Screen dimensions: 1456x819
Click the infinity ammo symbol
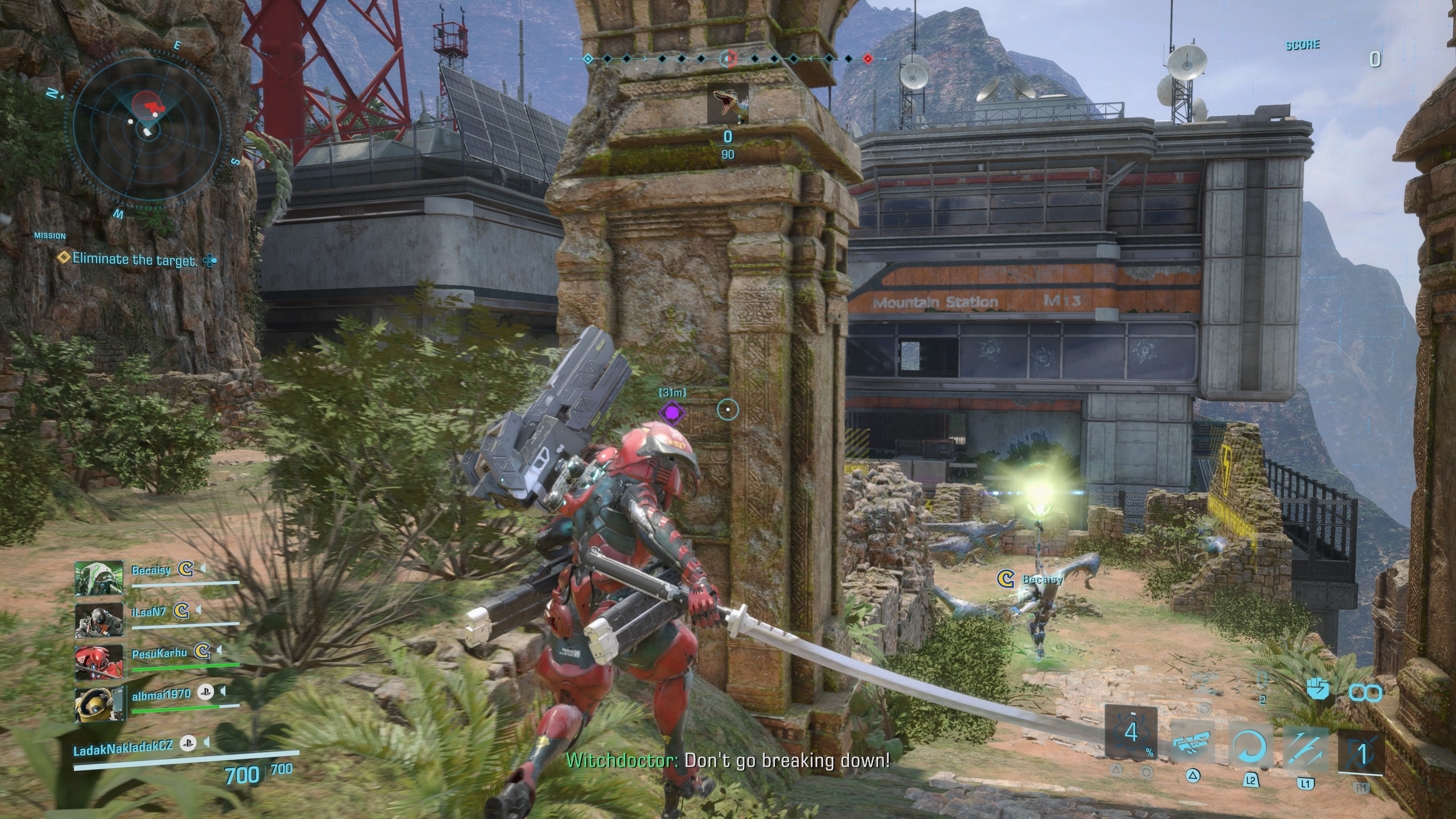[x=1365, y=692]
